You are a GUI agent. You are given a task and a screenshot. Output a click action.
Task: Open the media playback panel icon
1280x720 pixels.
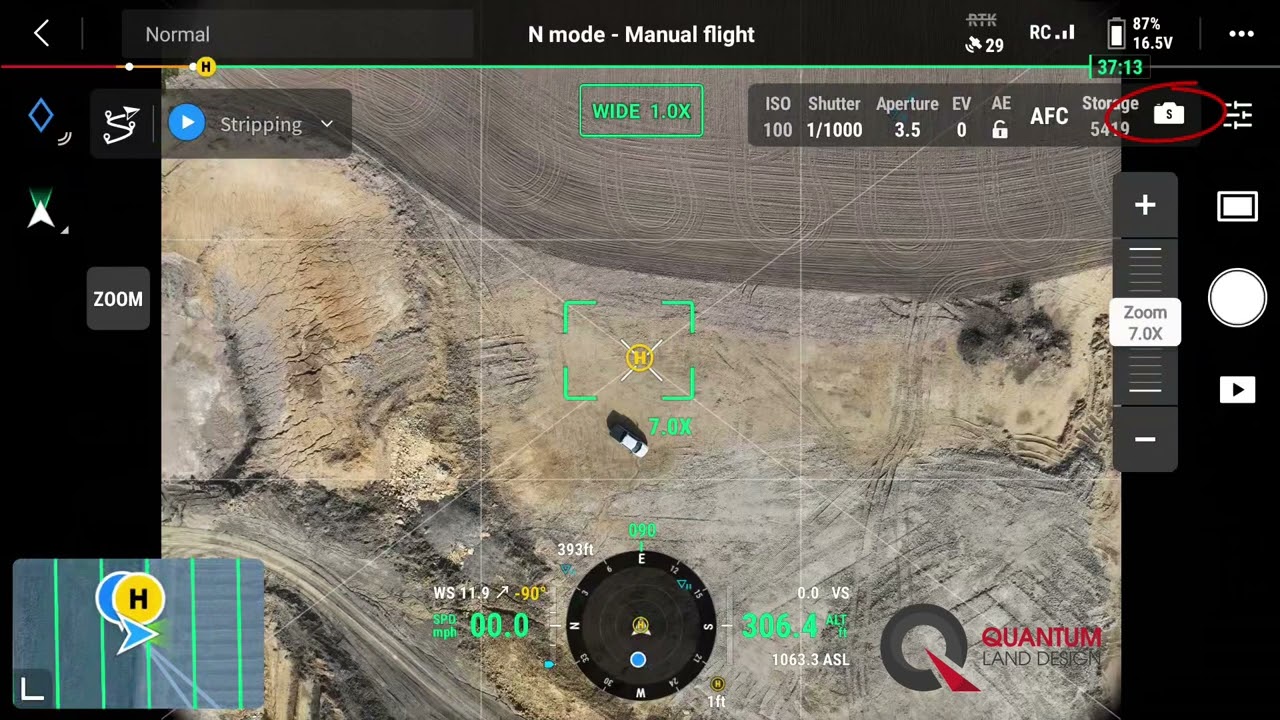coord(1237,390)
